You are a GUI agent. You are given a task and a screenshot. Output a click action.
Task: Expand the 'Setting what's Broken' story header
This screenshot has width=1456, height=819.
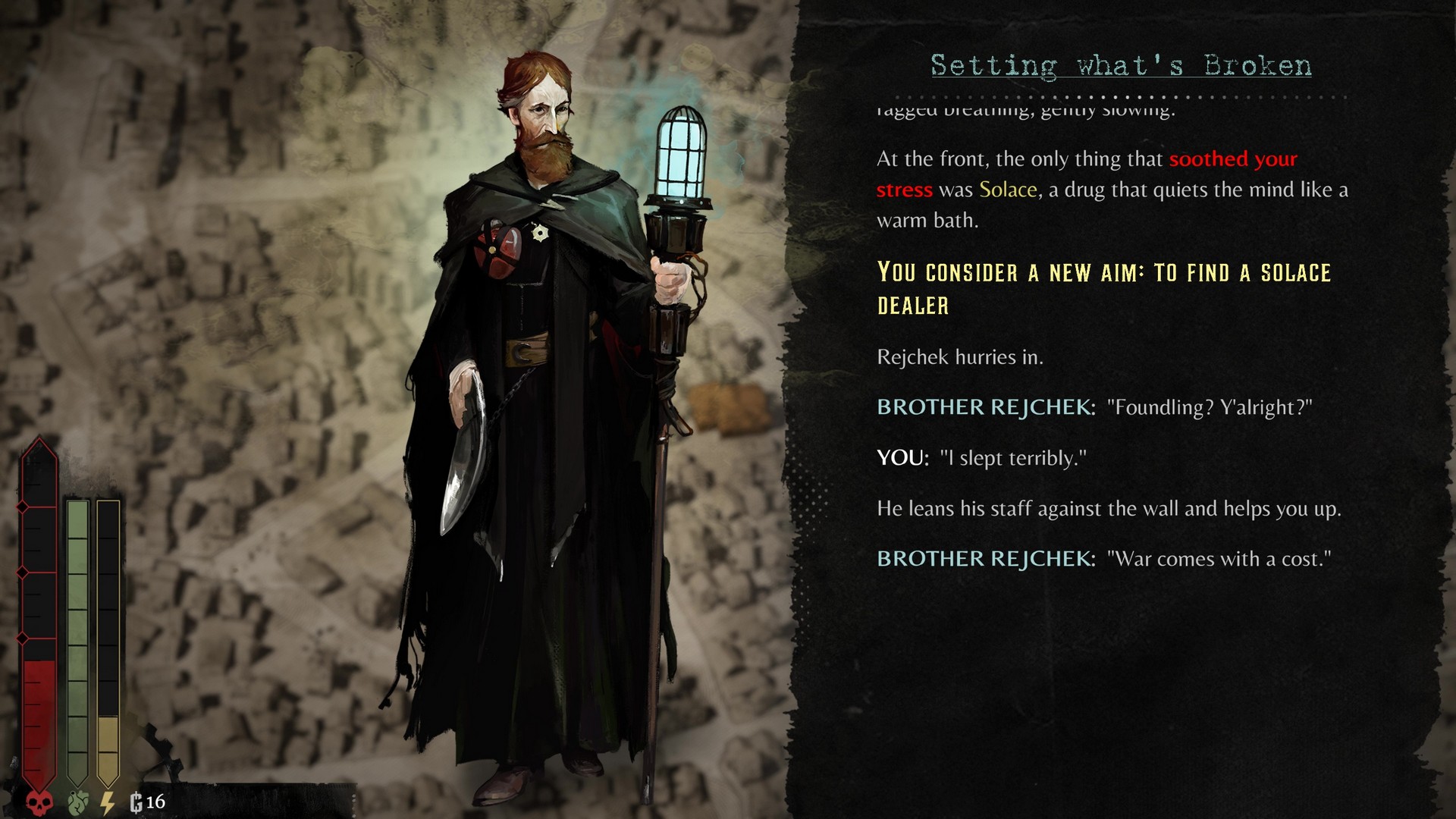[1119, 65]
